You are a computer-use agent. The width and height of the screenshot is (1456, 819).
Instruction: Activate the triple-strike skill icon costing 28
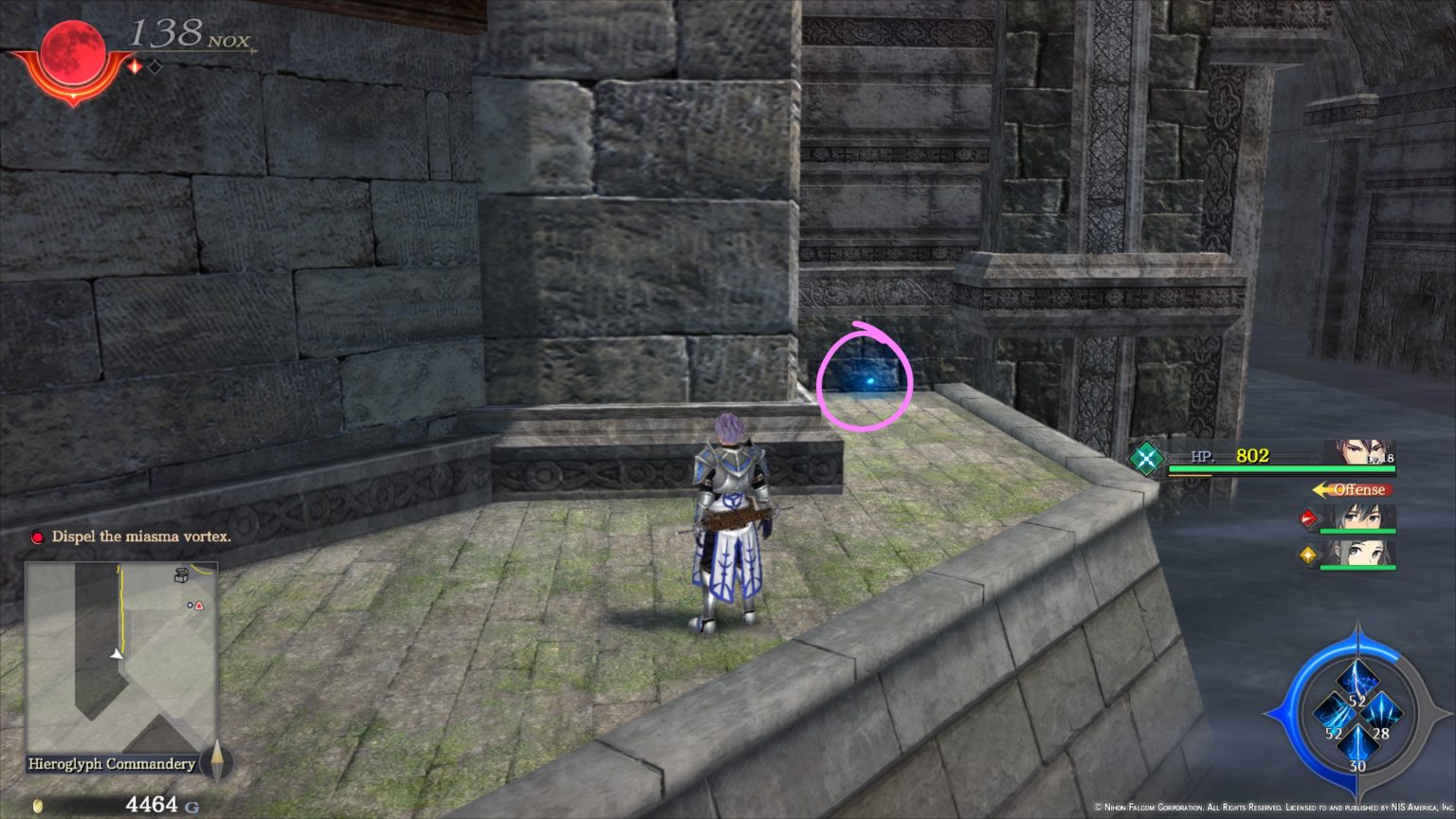pyautogui.click(x=1381, y=711)
